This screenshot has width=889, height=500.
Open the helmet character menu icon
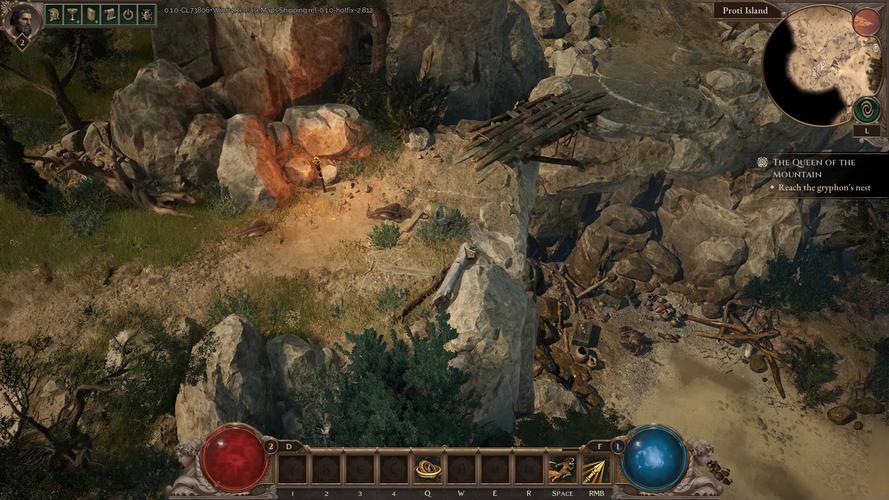54,15
